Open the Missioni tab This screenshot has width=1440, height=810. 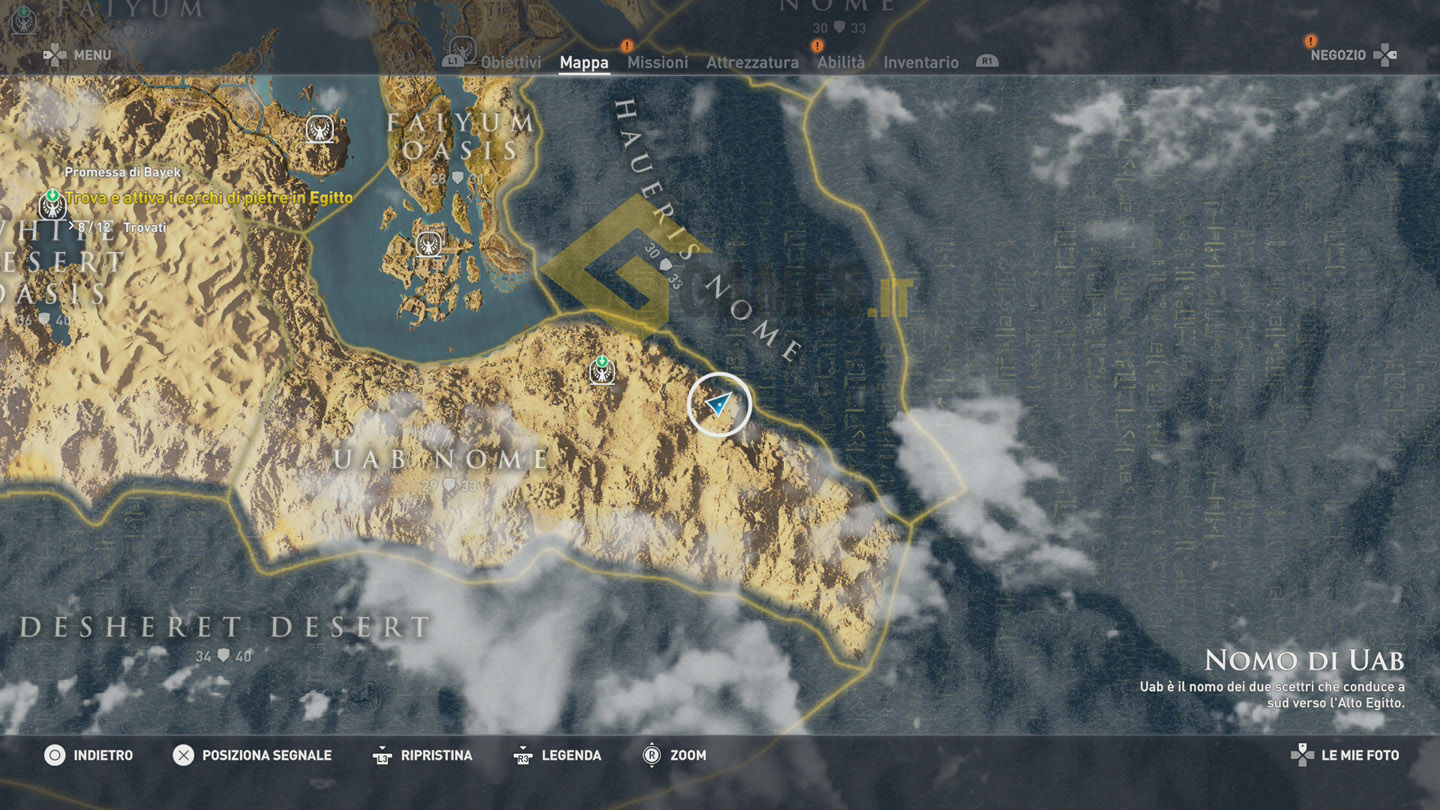(x=657, y=62)
